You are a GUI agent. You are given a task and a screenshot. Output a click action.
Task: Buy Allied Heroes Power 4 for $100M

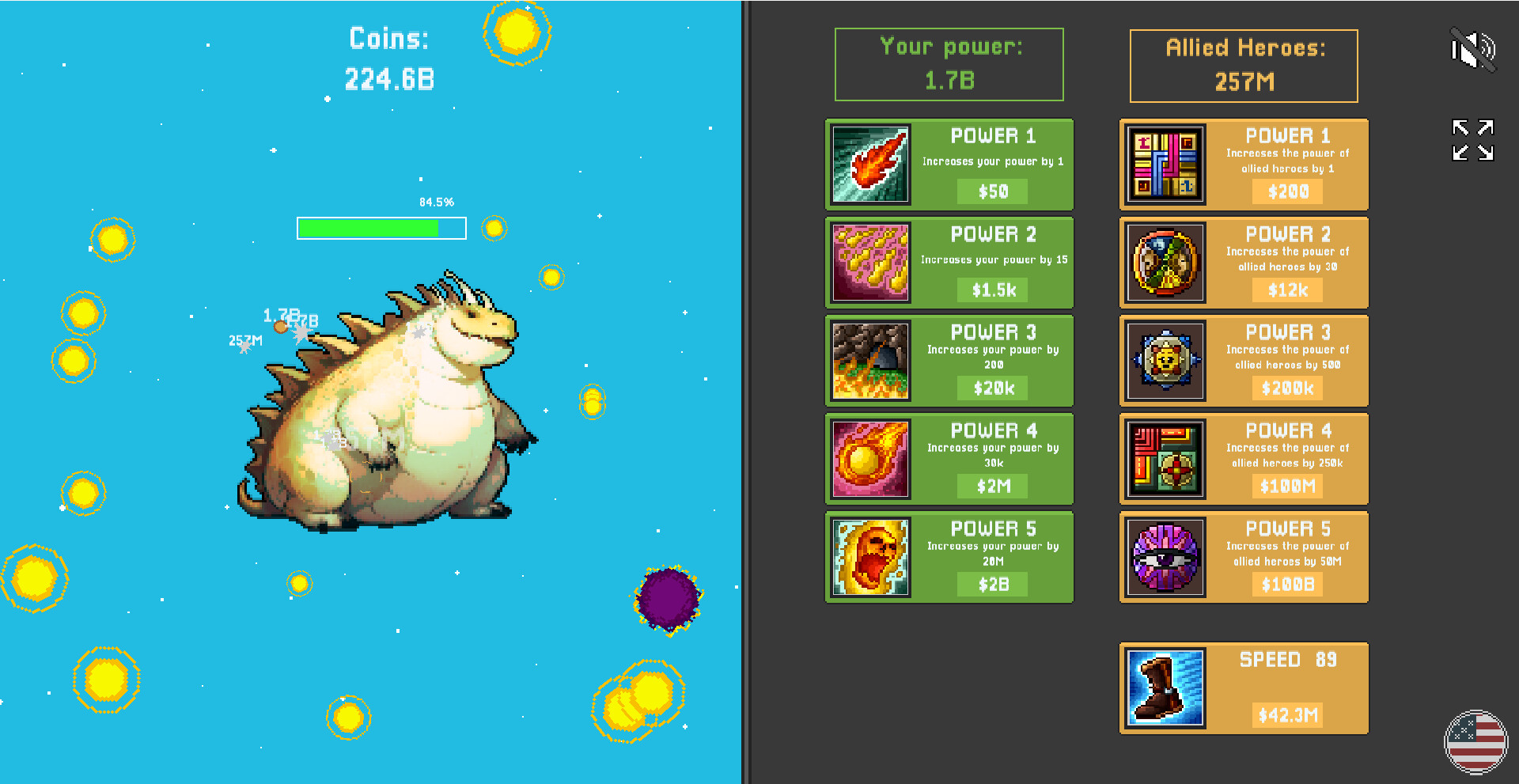(x=1288, y=487)
